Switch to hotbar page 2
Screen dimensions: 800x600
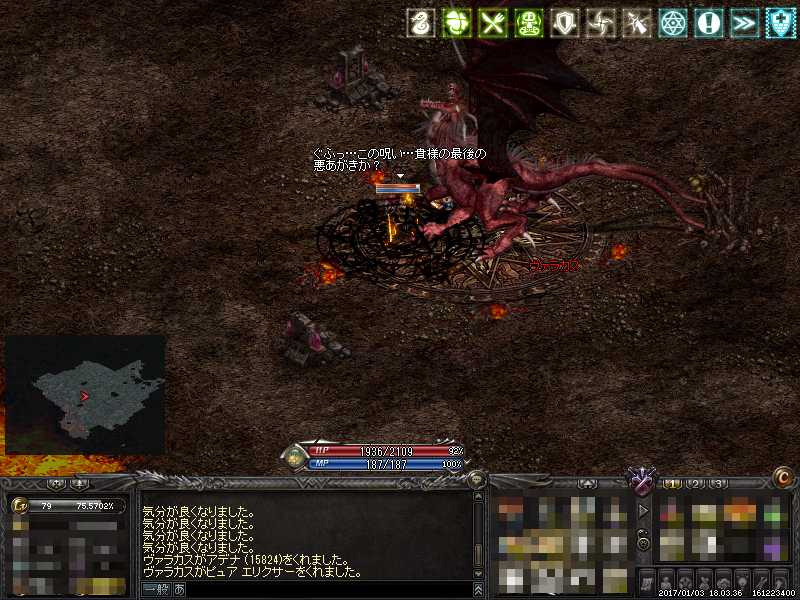(696, 484)
